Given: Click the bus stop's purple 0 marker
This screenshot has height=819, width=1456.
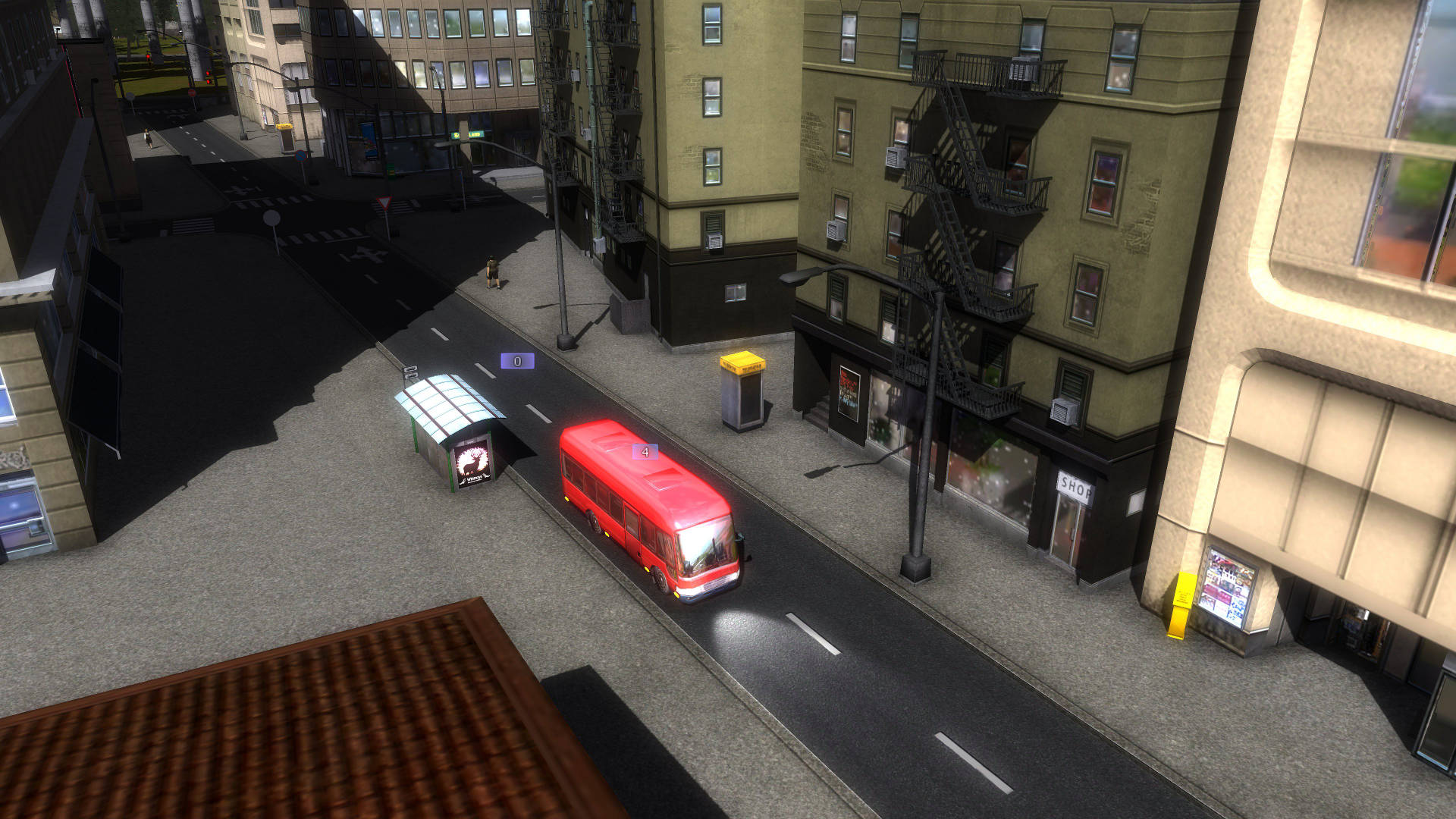Looking at the screenshot, I should click(517, 362).
